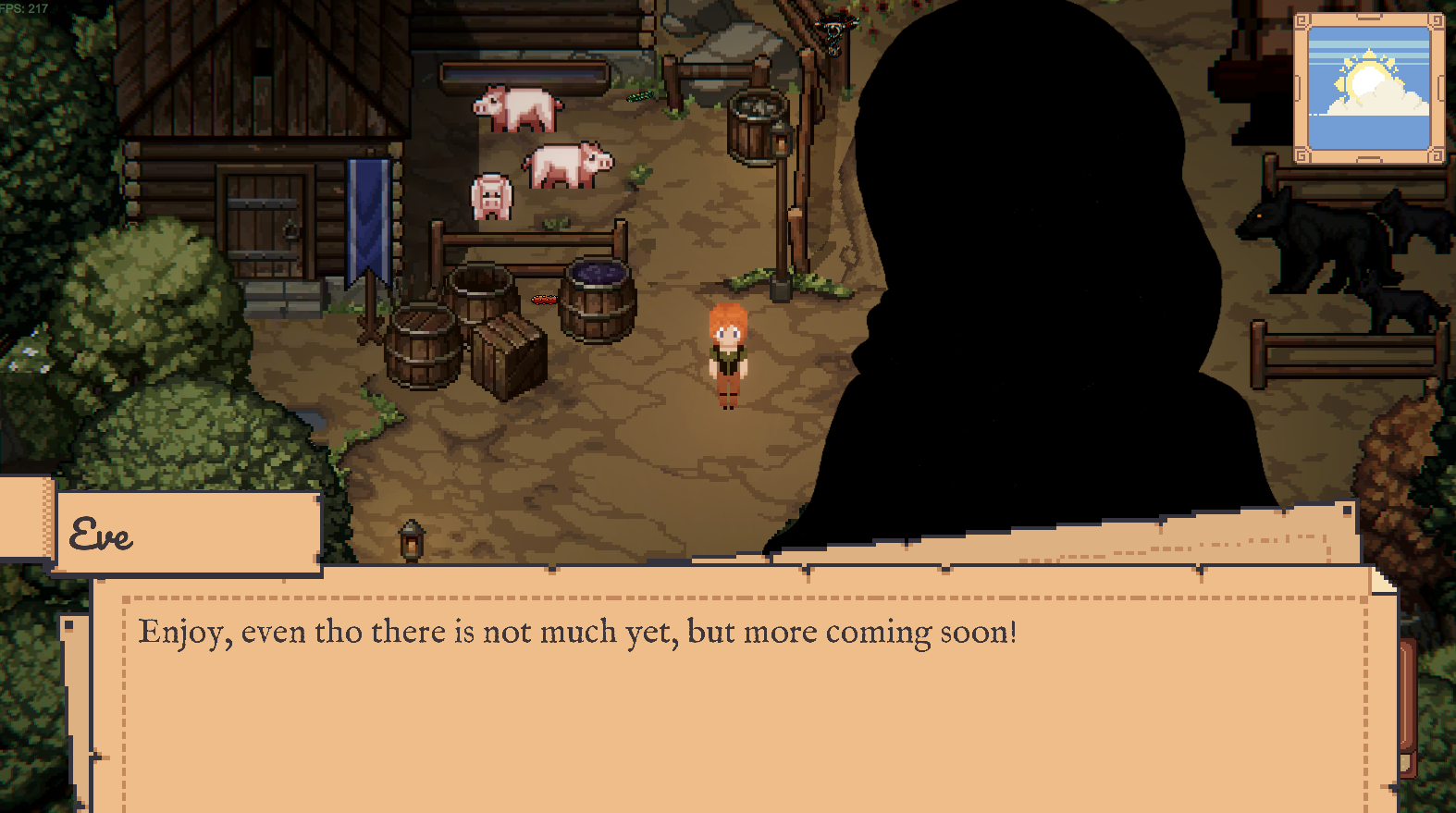Click the hanging lantern near the fence
The height and width of the screenshot is (813, 1456).
point(410,539)
